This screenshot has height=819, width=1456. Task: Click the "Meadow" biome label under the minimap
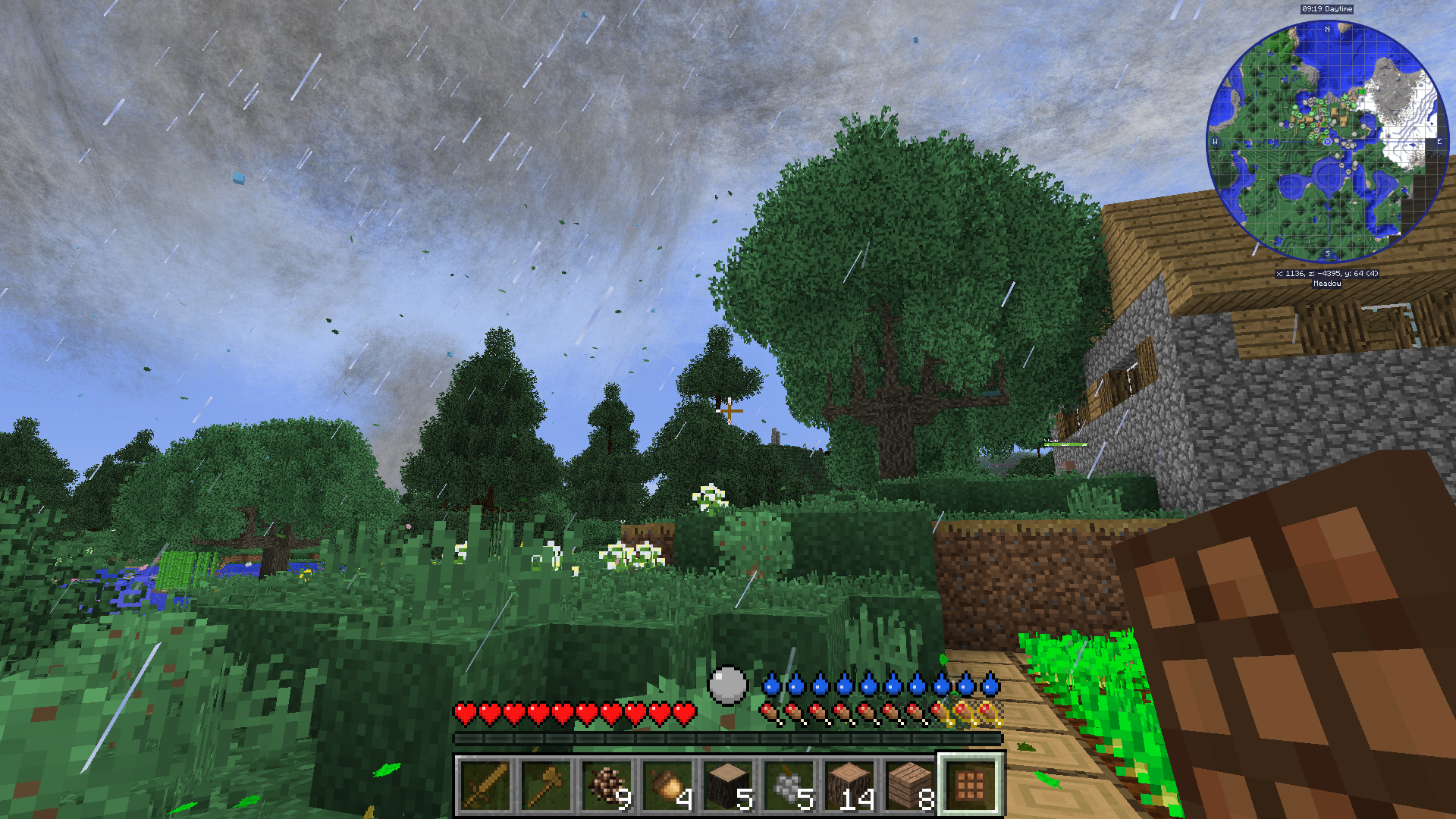click(1327, 284)
